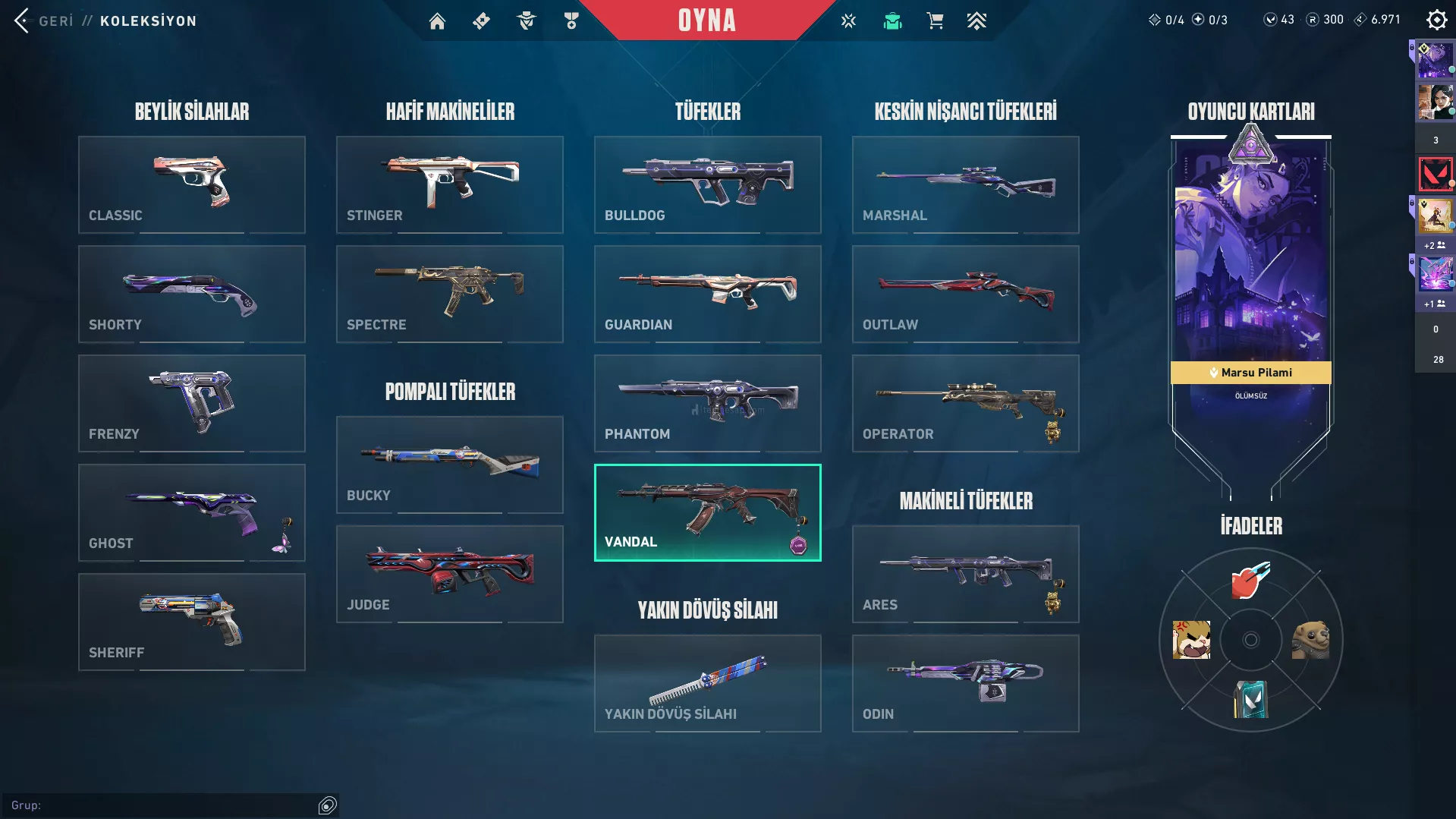Choose the Odin machine gun slot
The image size is (1456, 819).
(x=965, y=683)
